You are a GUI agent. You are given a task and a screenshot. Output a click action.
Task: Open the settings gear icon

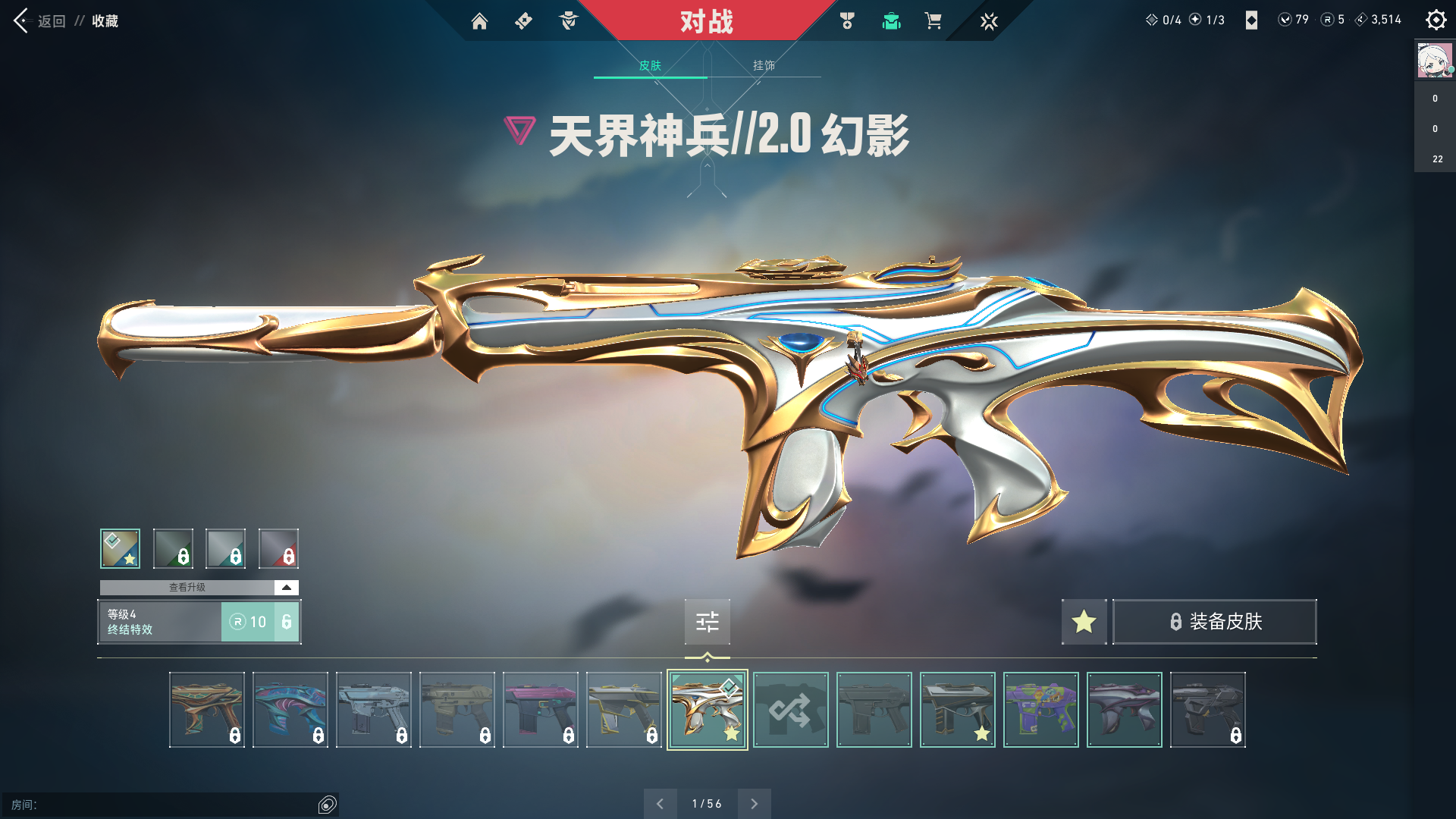pyautogui.click(x=1436, y=20)
